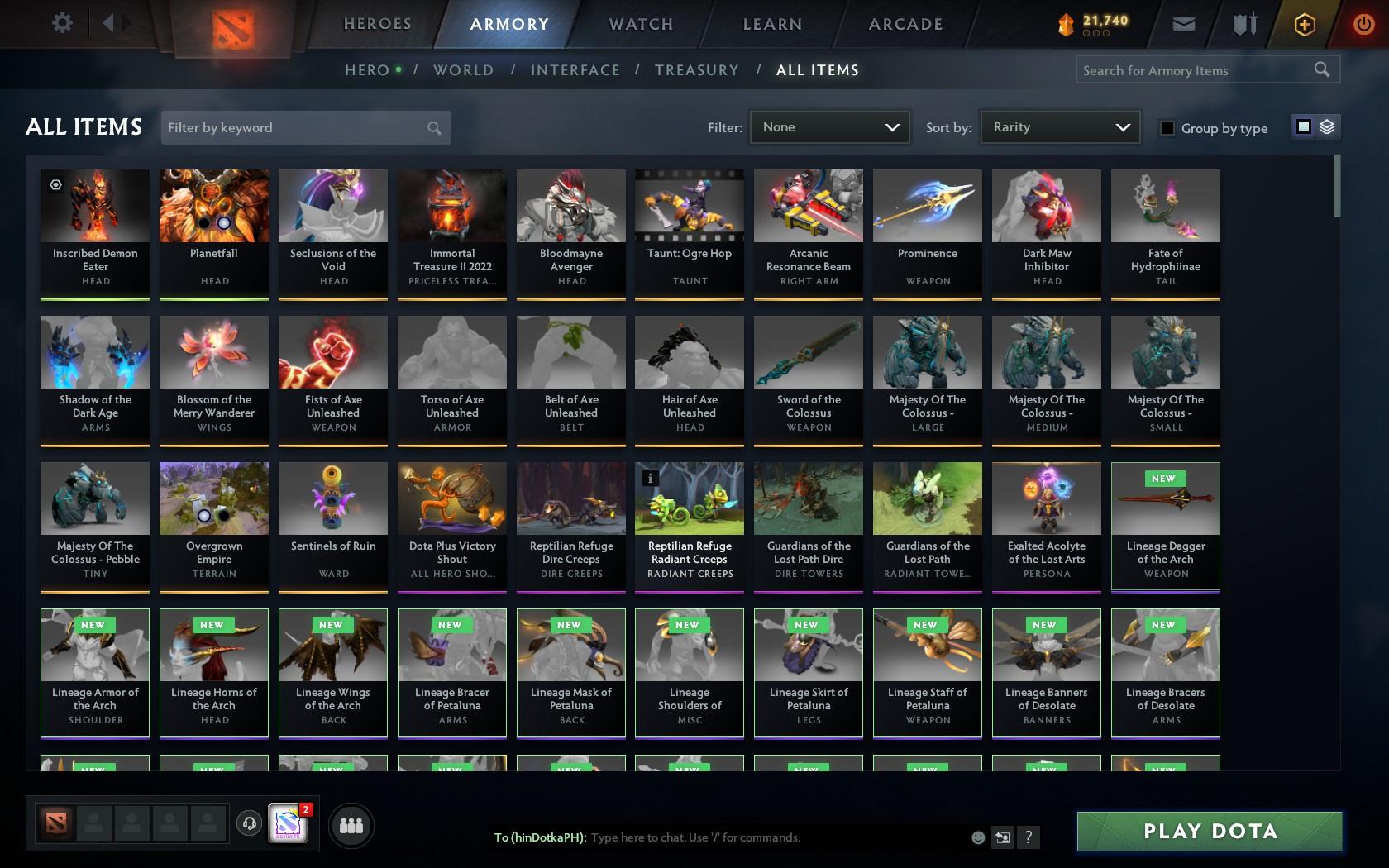Select the Immortal Treasure II 2022 item thumbnail
Viewport: 1389px width, 868px height.
click(451, 205)
